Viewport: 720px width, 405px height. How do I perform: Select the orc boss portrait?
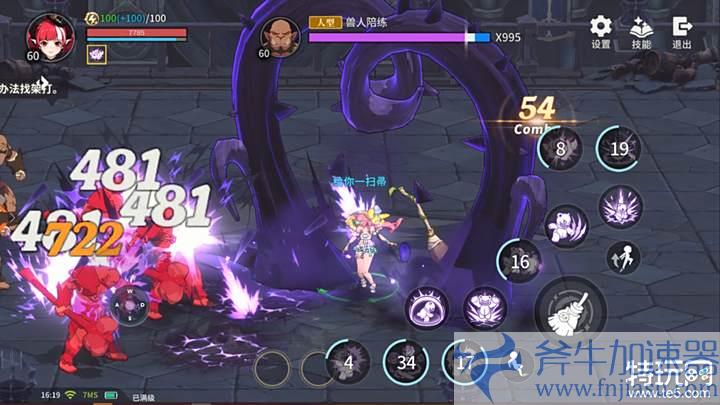[280, 35]
